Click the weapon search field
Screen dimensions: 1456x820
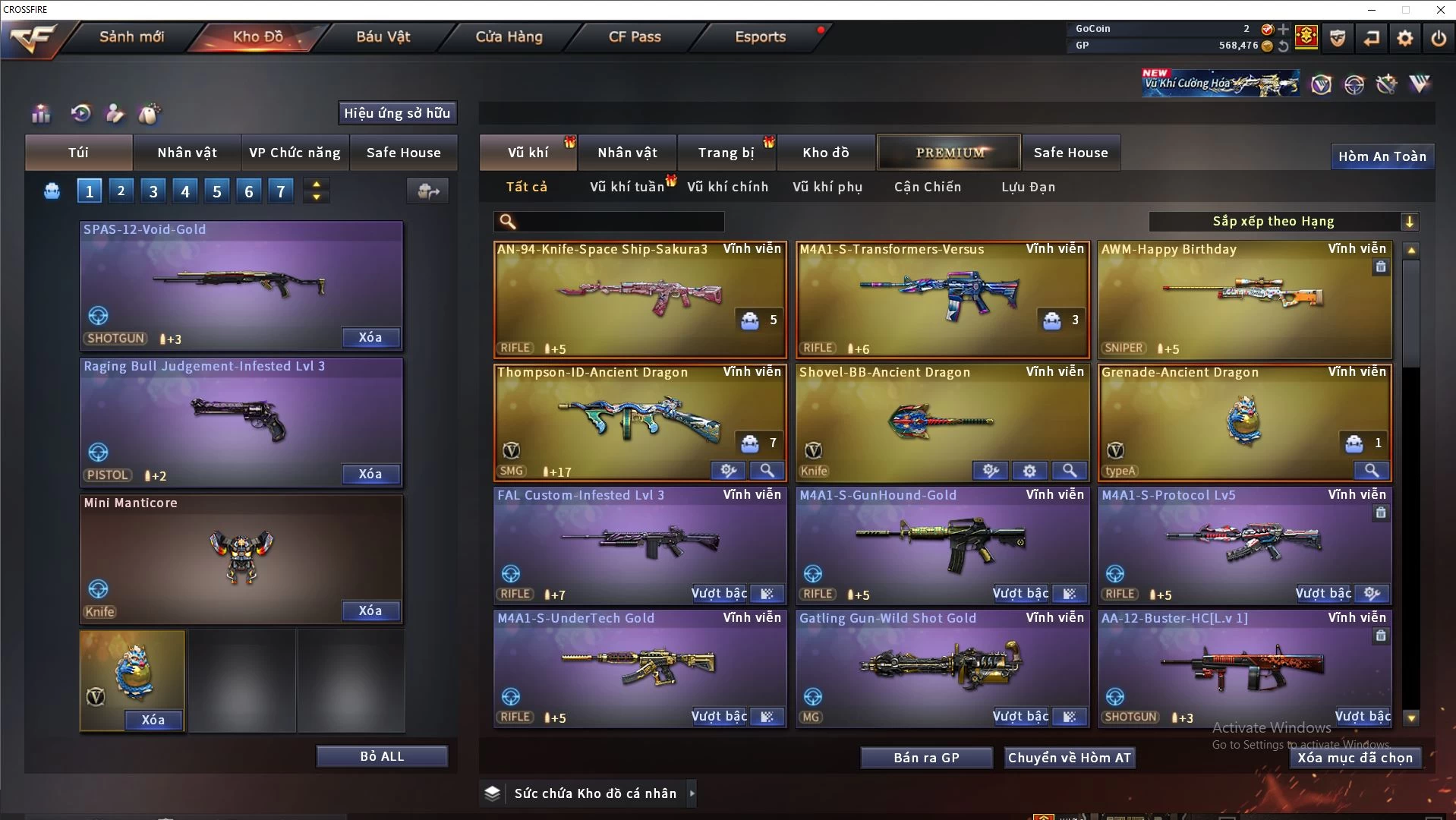tap(619, 222)
